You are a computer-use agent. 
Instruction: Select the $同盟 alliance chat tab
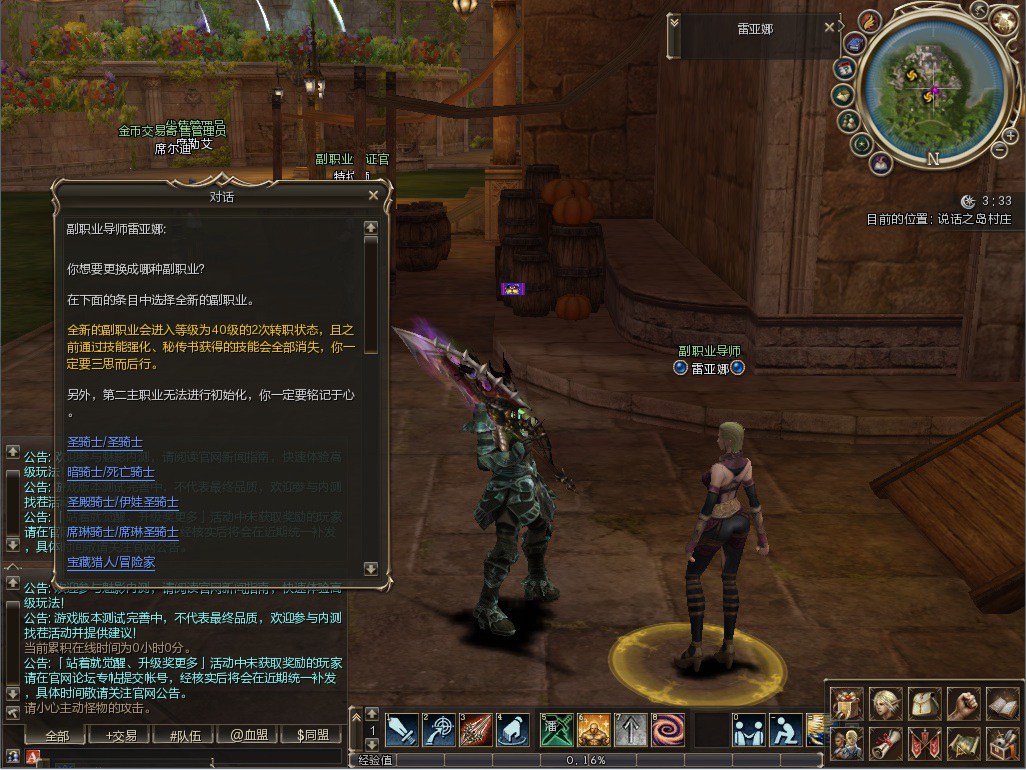(313, 735)
